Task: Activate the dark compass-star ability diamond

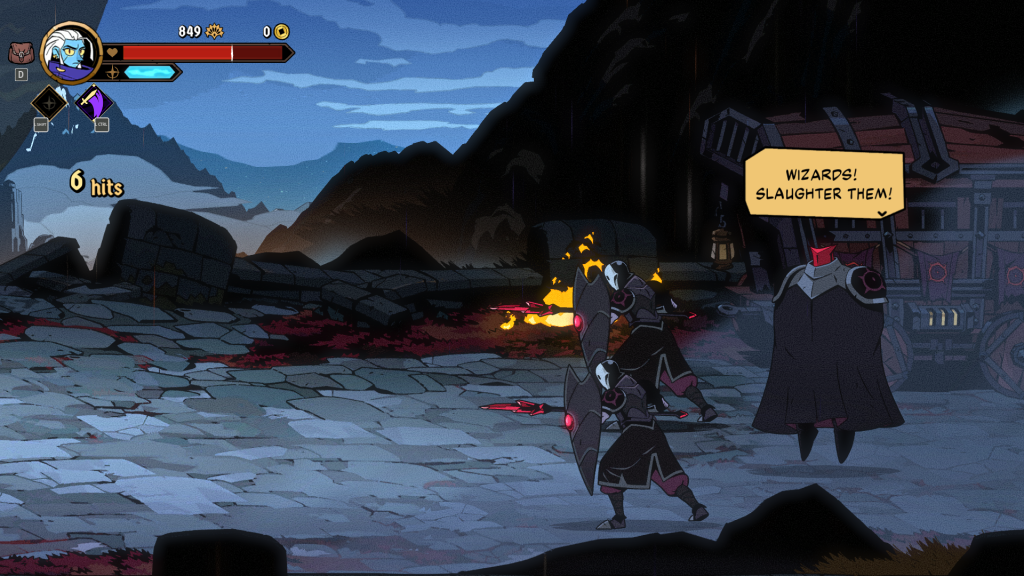Action: (x=49, y=102)
